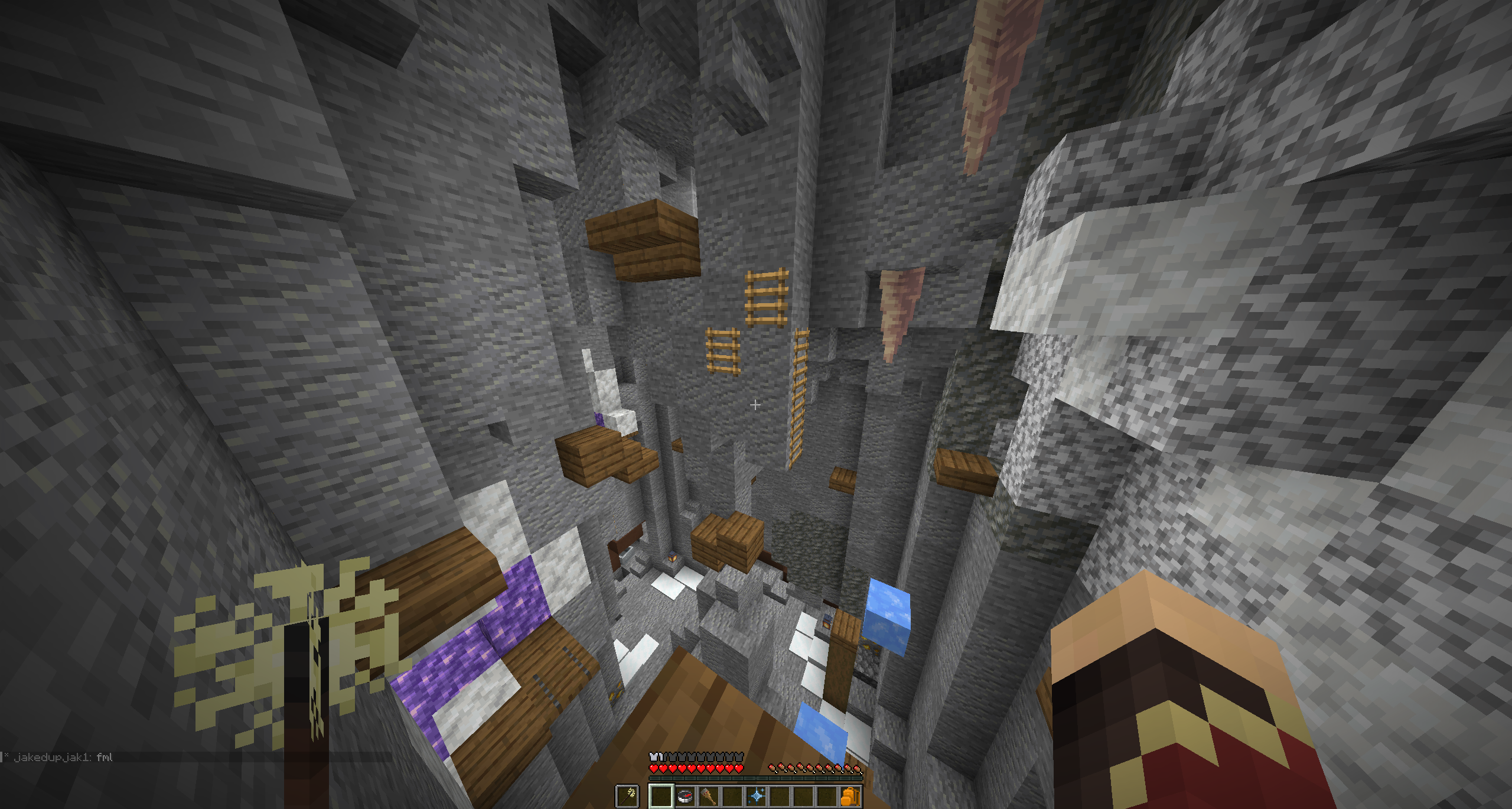Select the highlighted empty hotbar slot
Image resolution: width=1512 pixels, height=809 pixels.
point(661,796)
